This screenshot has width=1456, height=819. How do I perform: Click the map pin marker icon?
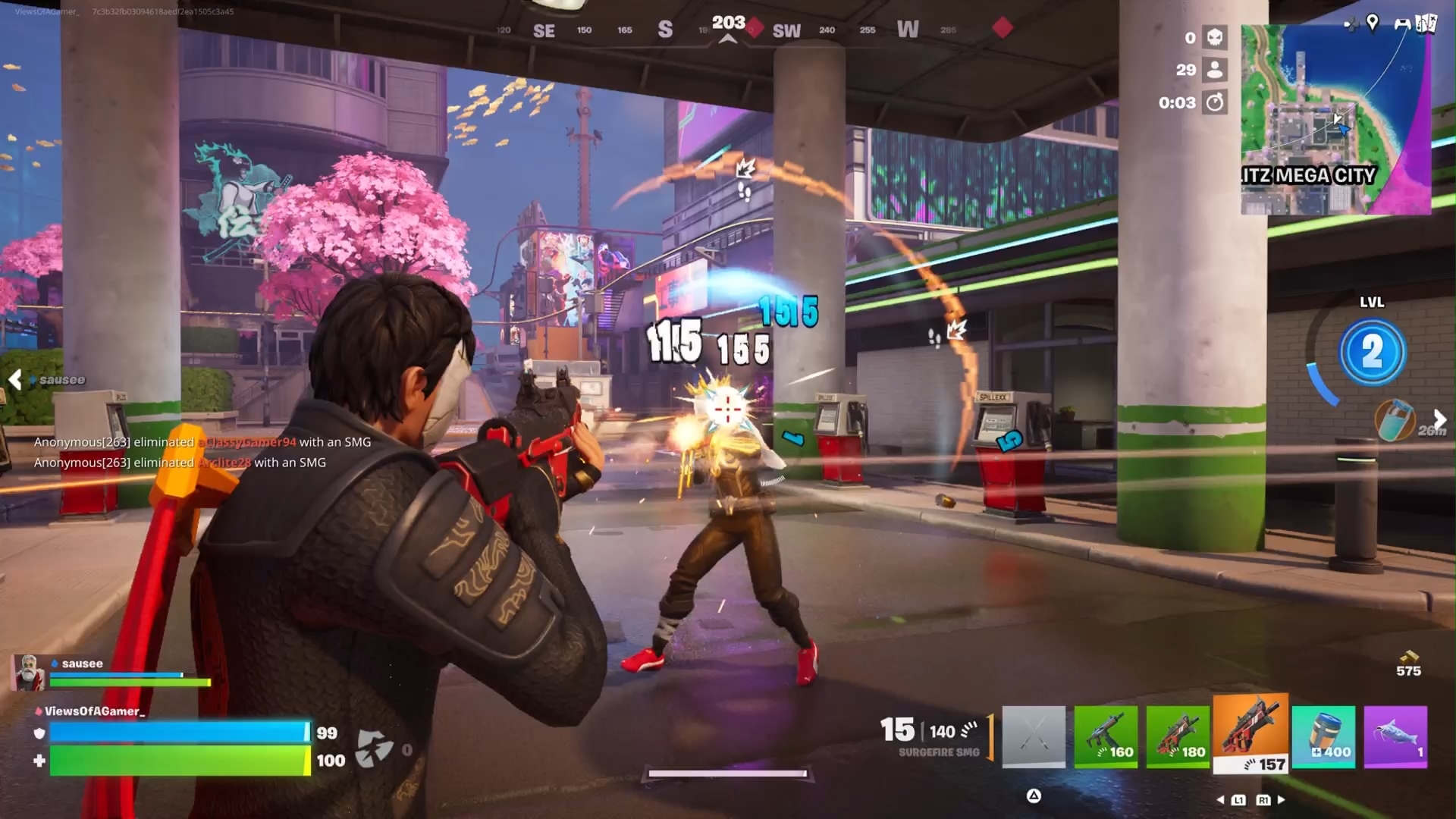1372,23
